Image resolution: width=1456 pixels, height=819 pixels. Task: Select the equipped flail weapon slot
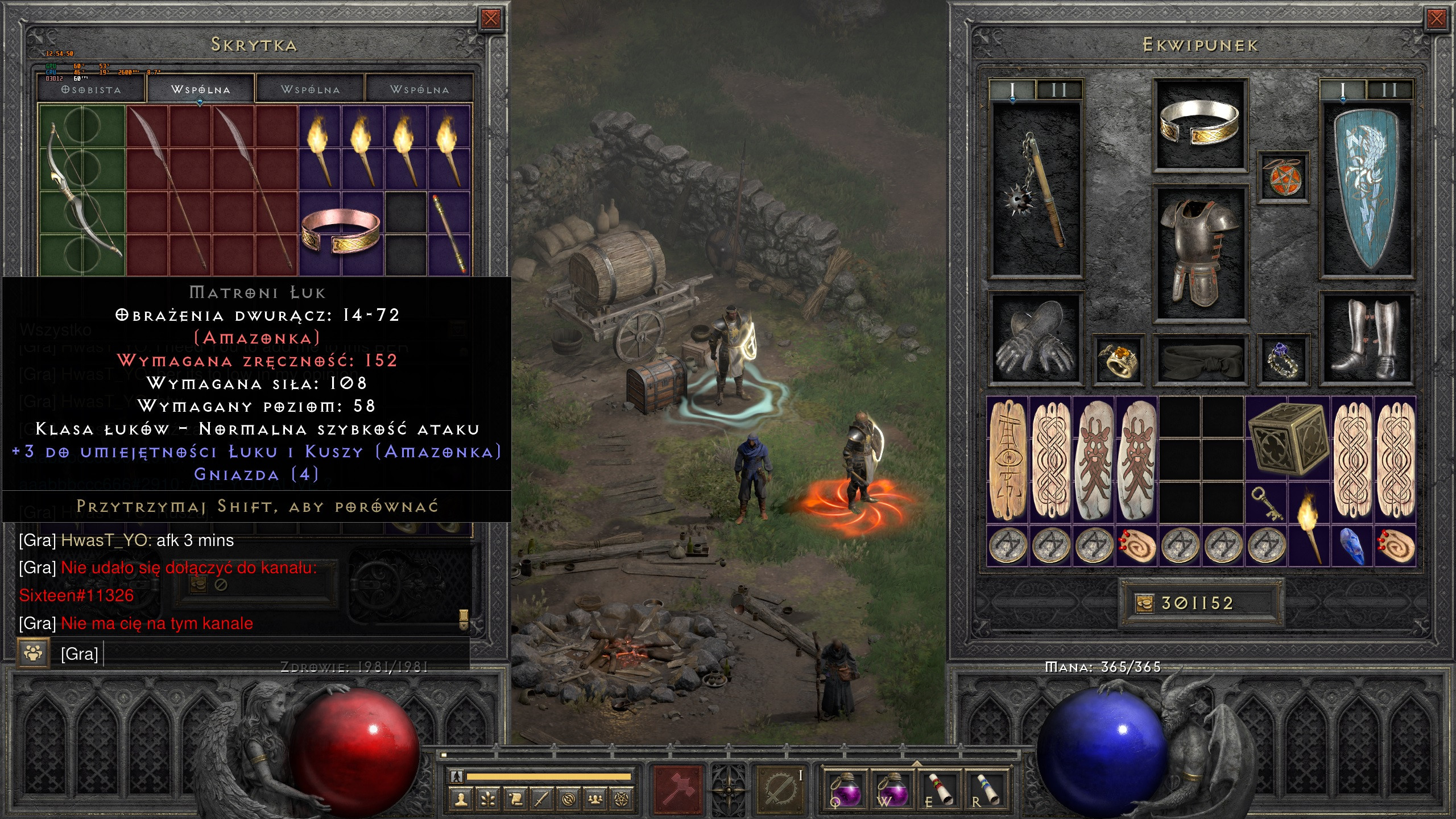[1035, 191]
